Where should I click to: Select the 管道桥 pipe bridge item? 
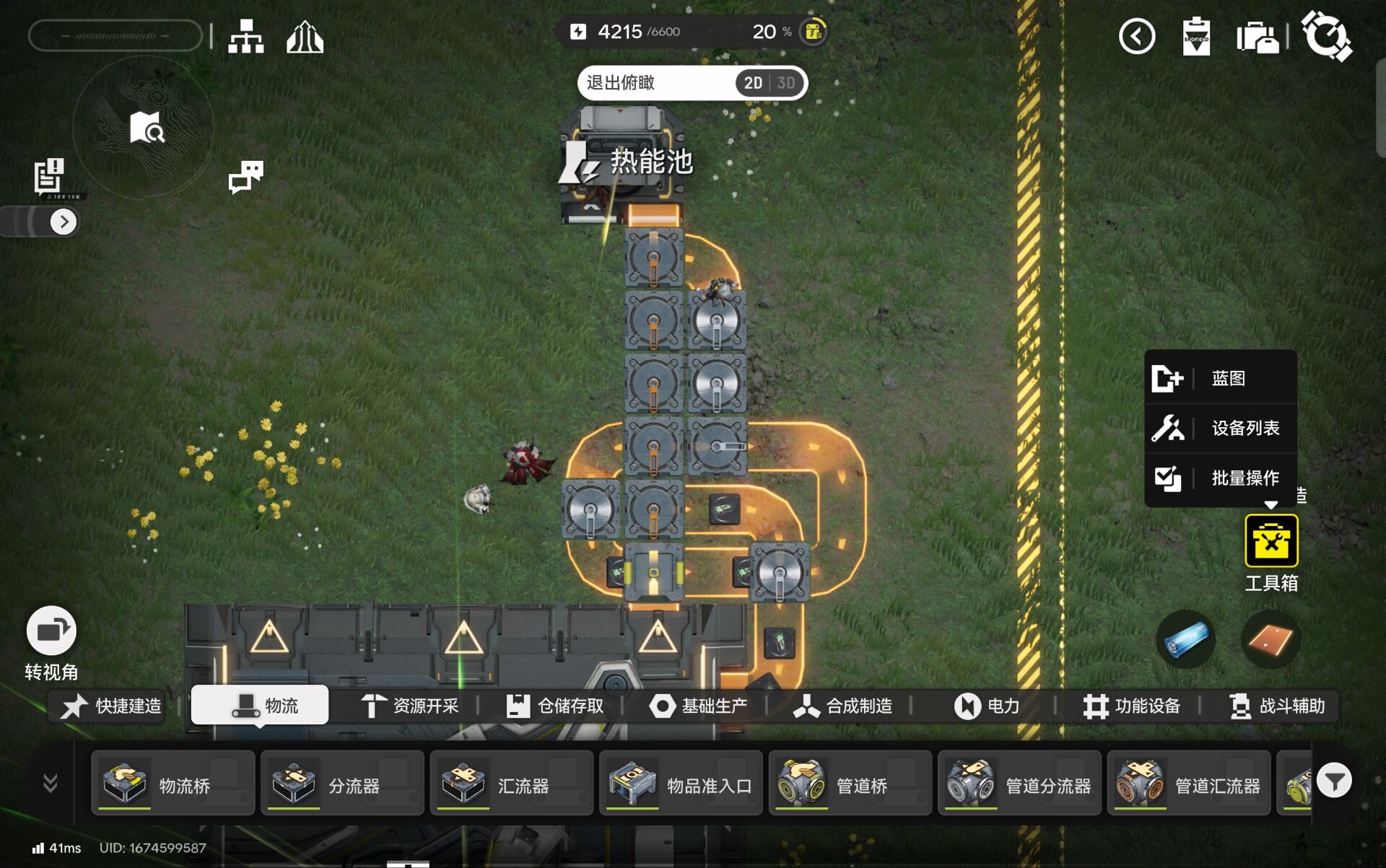pos(850,784)
